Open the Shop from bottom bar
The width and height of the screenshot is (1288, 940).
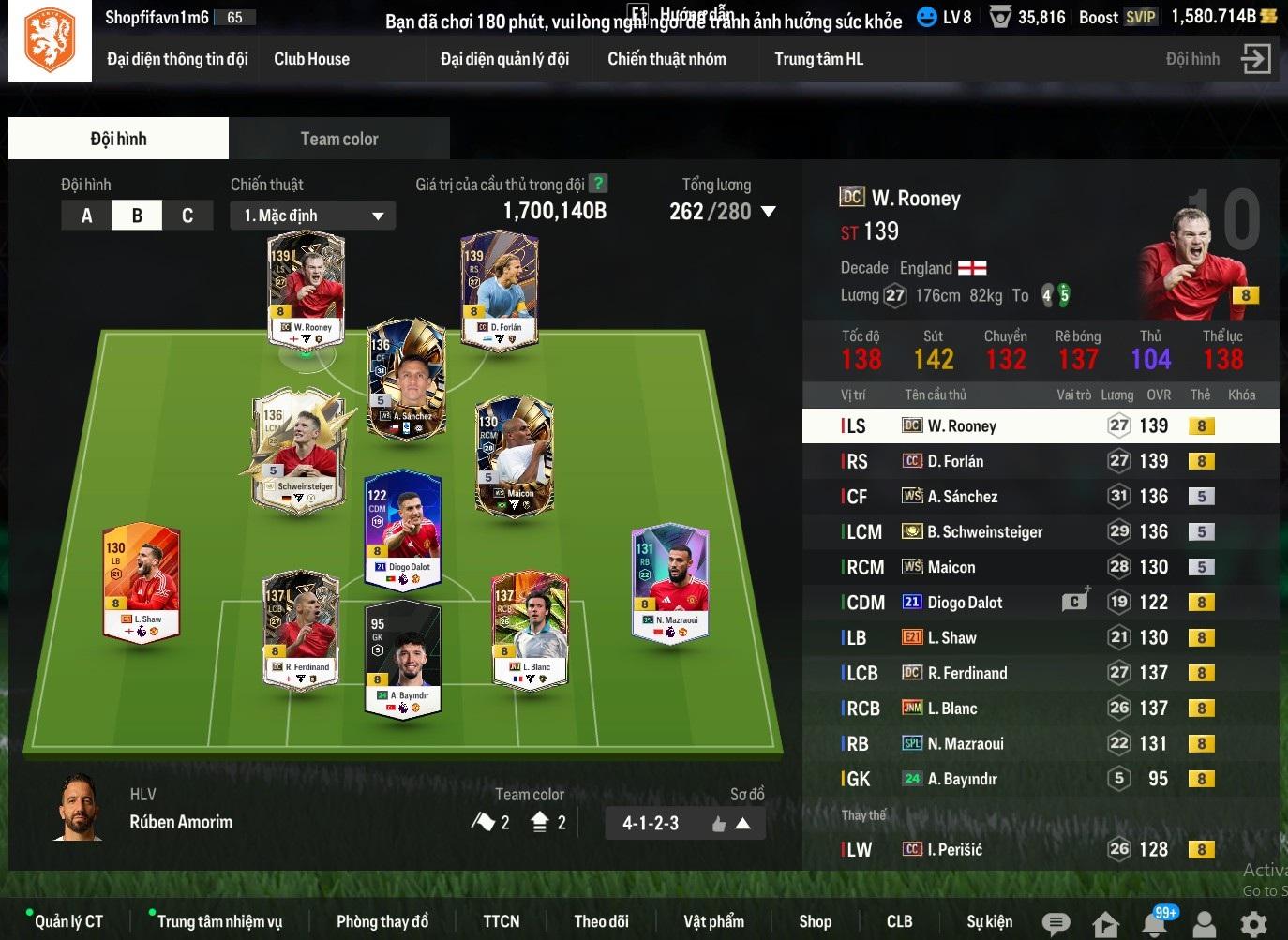click(815, 921)
